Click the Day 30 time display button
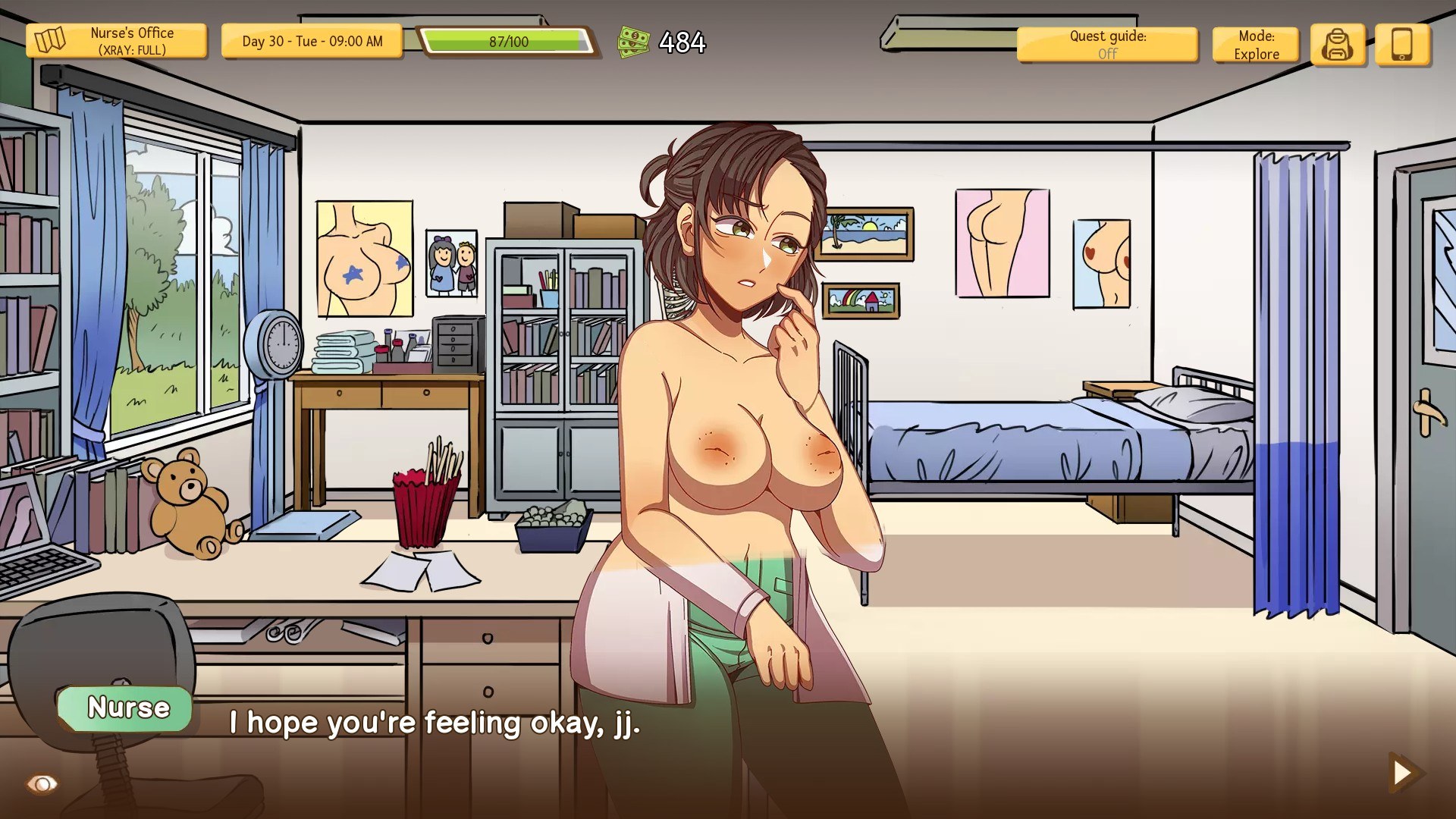The height and width of the screenshot is (819, 1456). (x=312, y=42)
